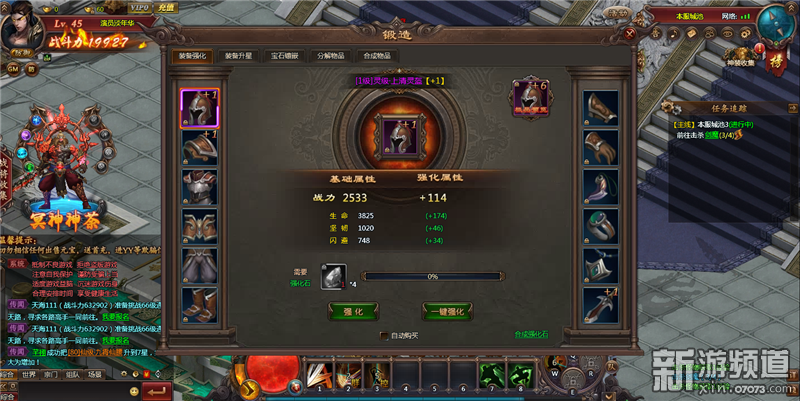Click the 强化石 material icon
This screenshot has width=800, height=401.
pyautogui.click(x=333, y=277)
